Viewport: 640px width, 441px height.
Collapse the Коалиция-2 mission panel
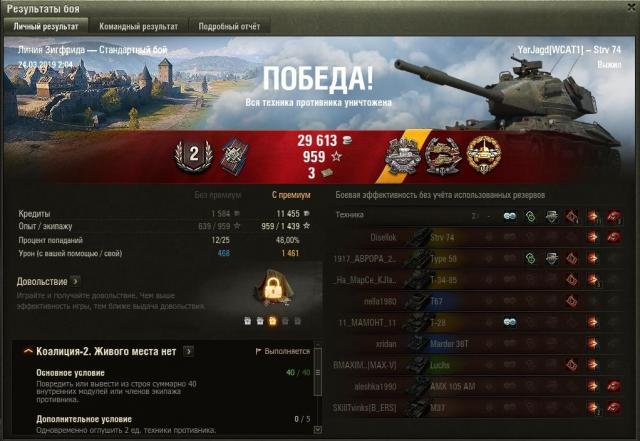tap(26, 351)
